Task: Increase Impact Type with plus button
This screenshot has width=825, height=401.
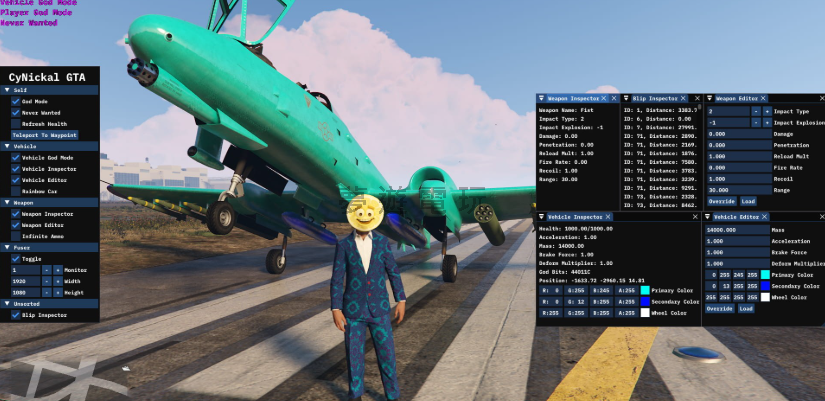Action: [x=765, y=111]
